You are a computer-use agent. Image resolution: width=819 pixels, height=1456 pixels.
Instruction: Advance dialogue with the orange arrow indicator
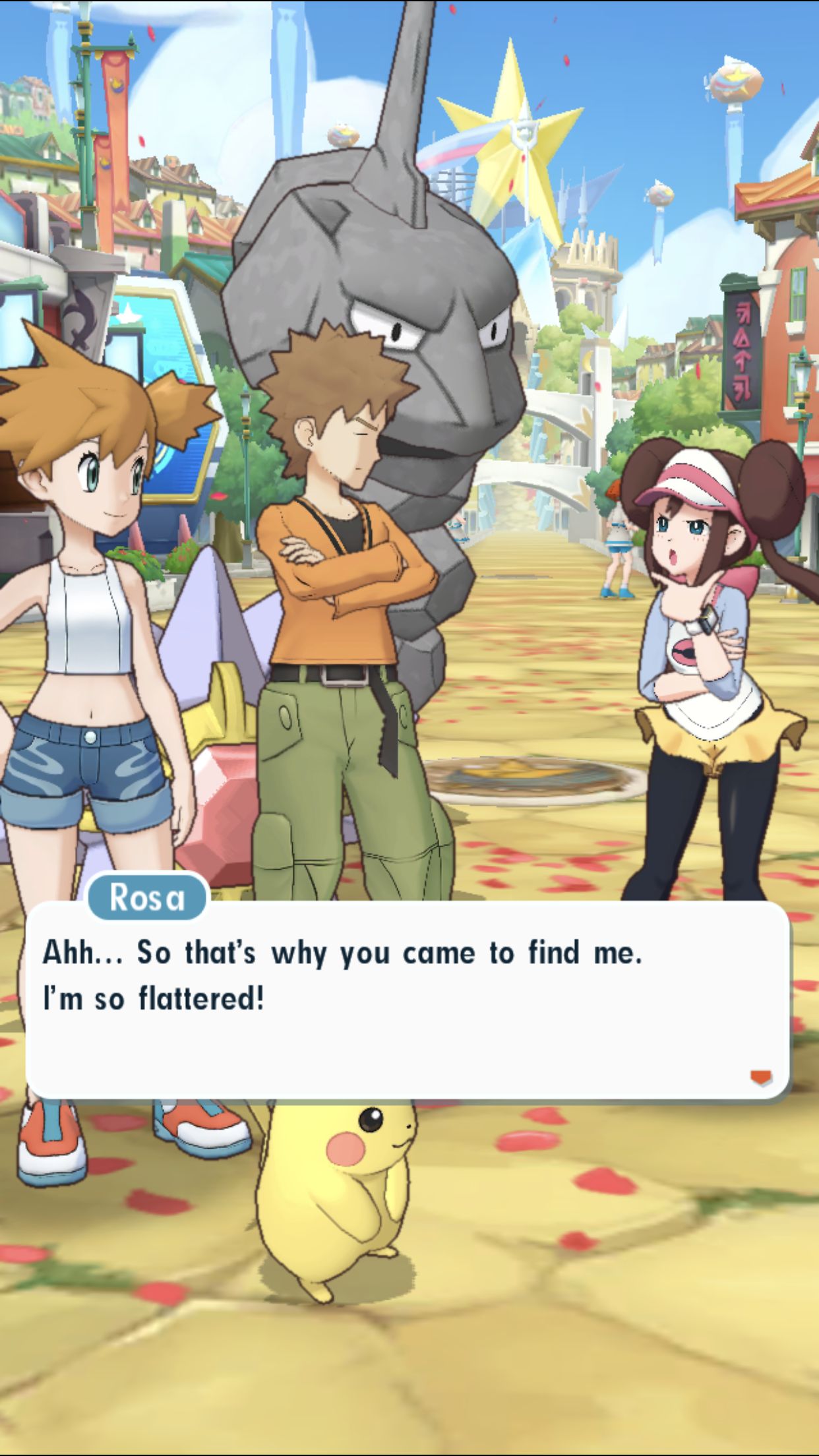coord(761,1077)
